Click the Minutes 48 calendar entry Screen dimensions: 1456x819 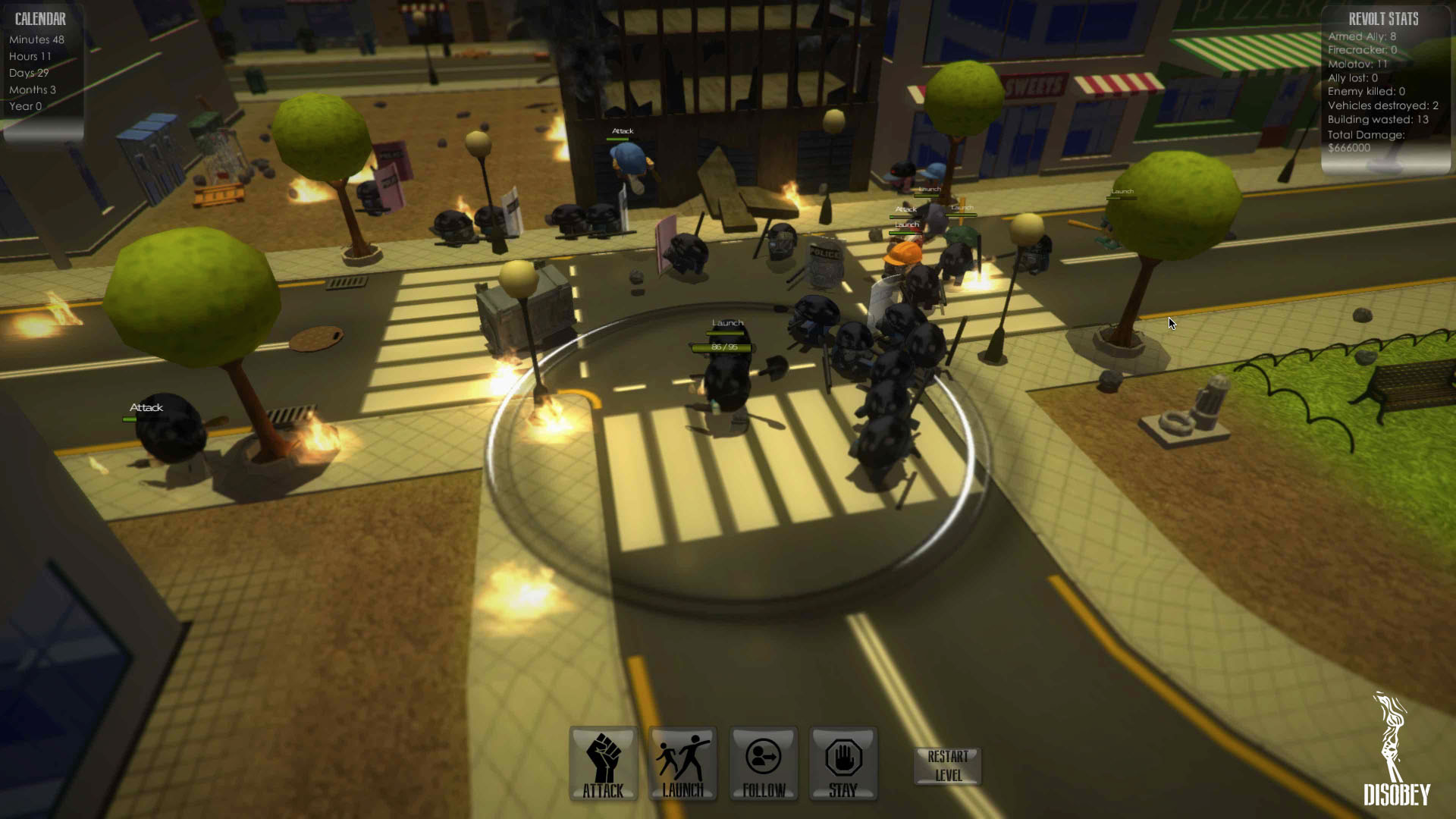pyautogui.click(x=36, y=39)
